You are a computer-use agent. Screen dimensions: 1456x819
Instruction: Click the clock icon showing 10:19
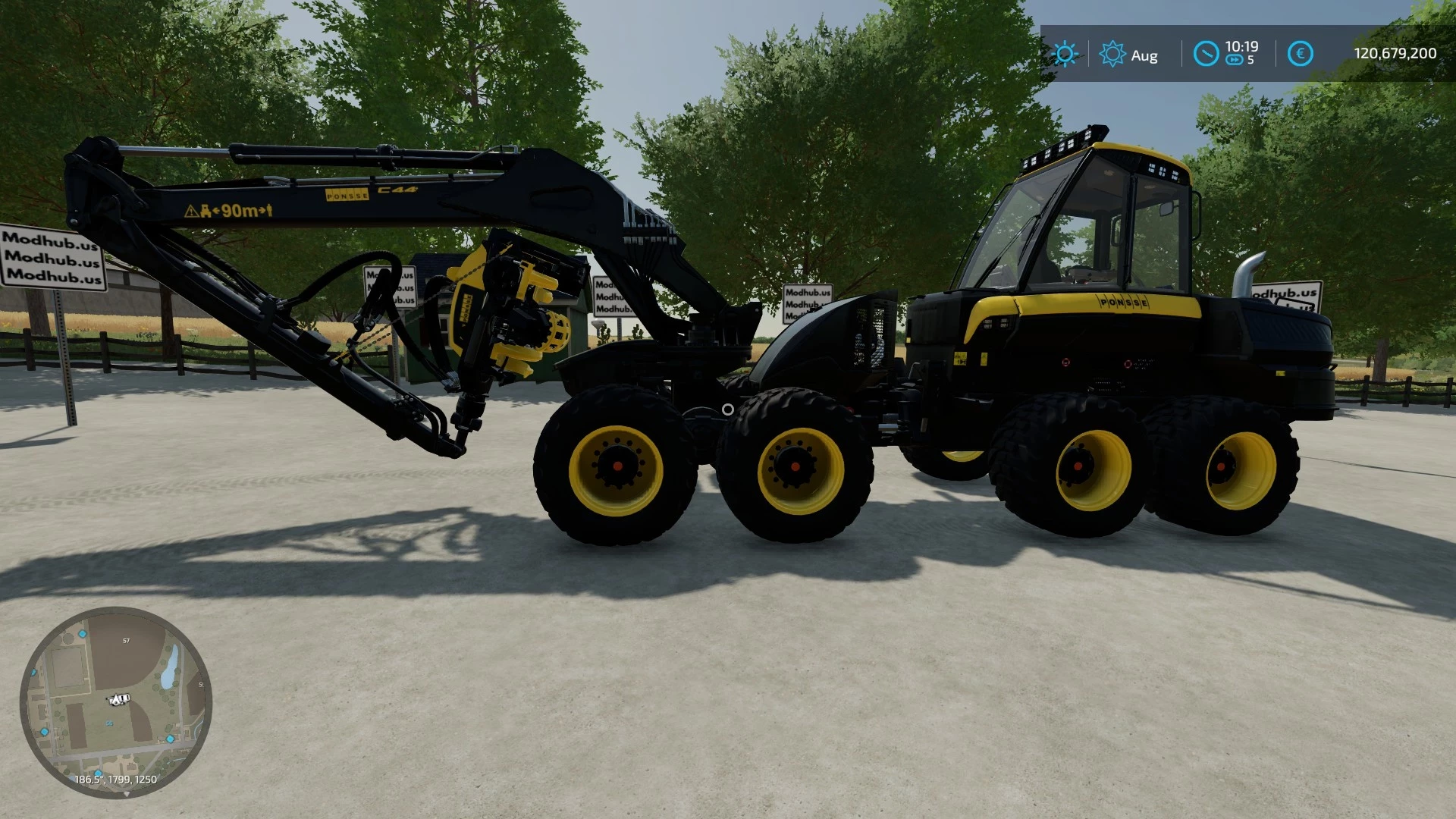pos(1207,54)
